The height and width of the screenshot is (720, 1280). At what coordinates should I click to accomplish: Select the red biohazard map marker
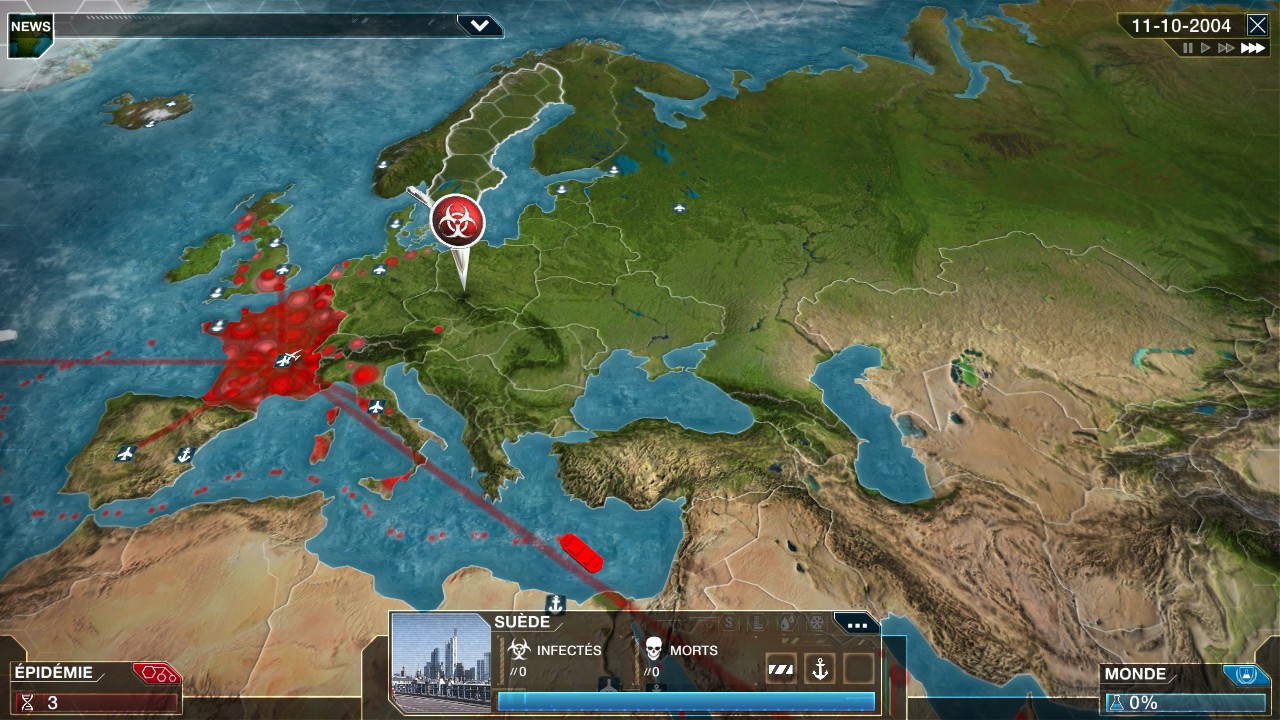pos(458,221)
